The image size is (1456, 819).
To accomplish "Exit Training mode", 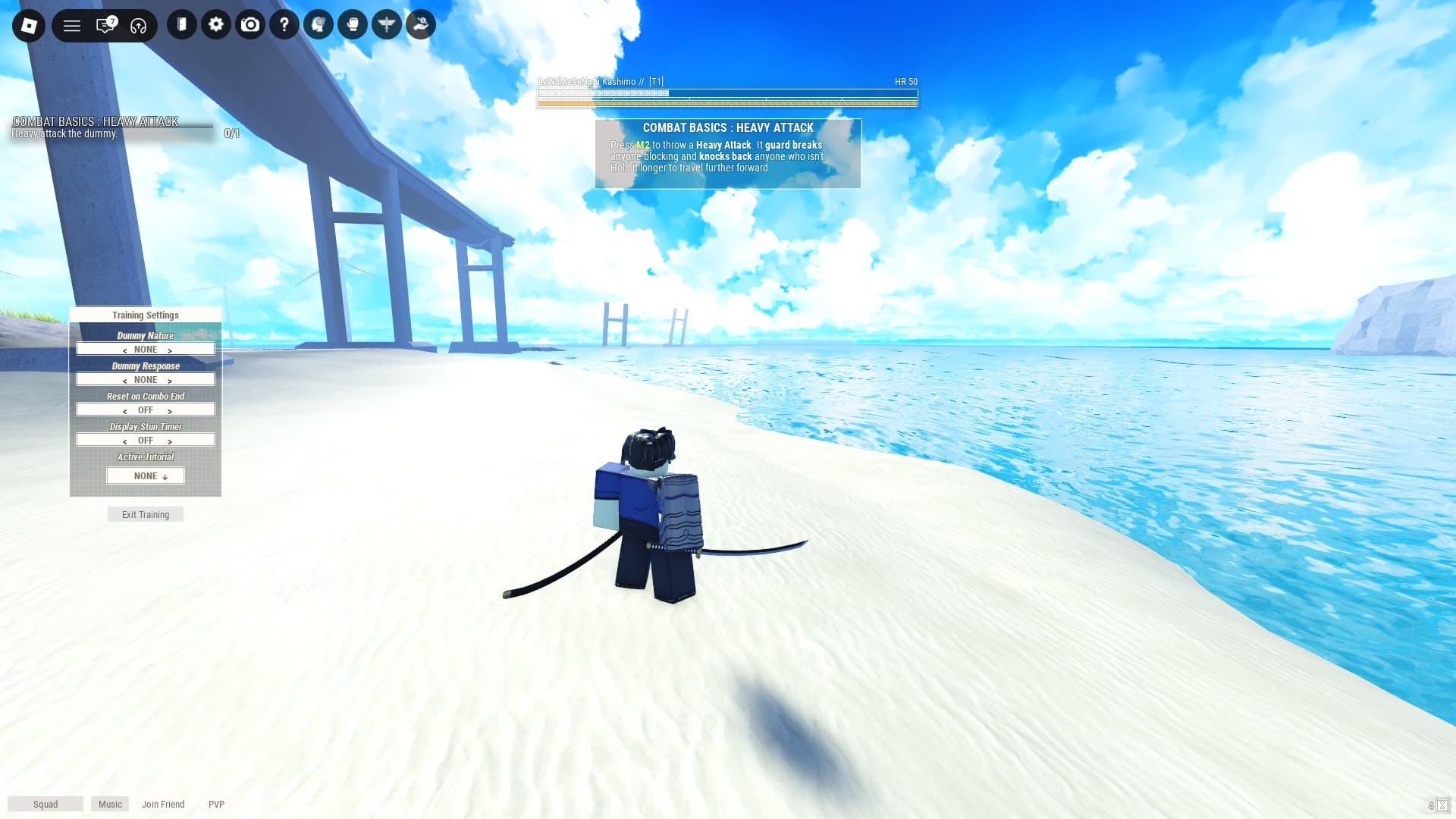I will pos(146,515).
